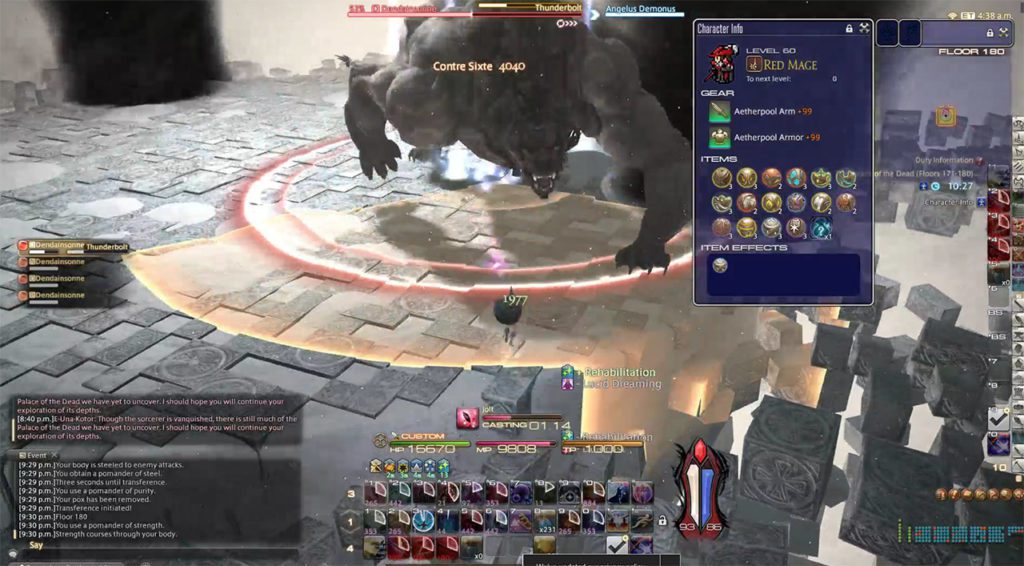The height and width of the screenshot is (566, 1024).
Task: Toggle the hotbar lock icon
Action: (662, 521)
